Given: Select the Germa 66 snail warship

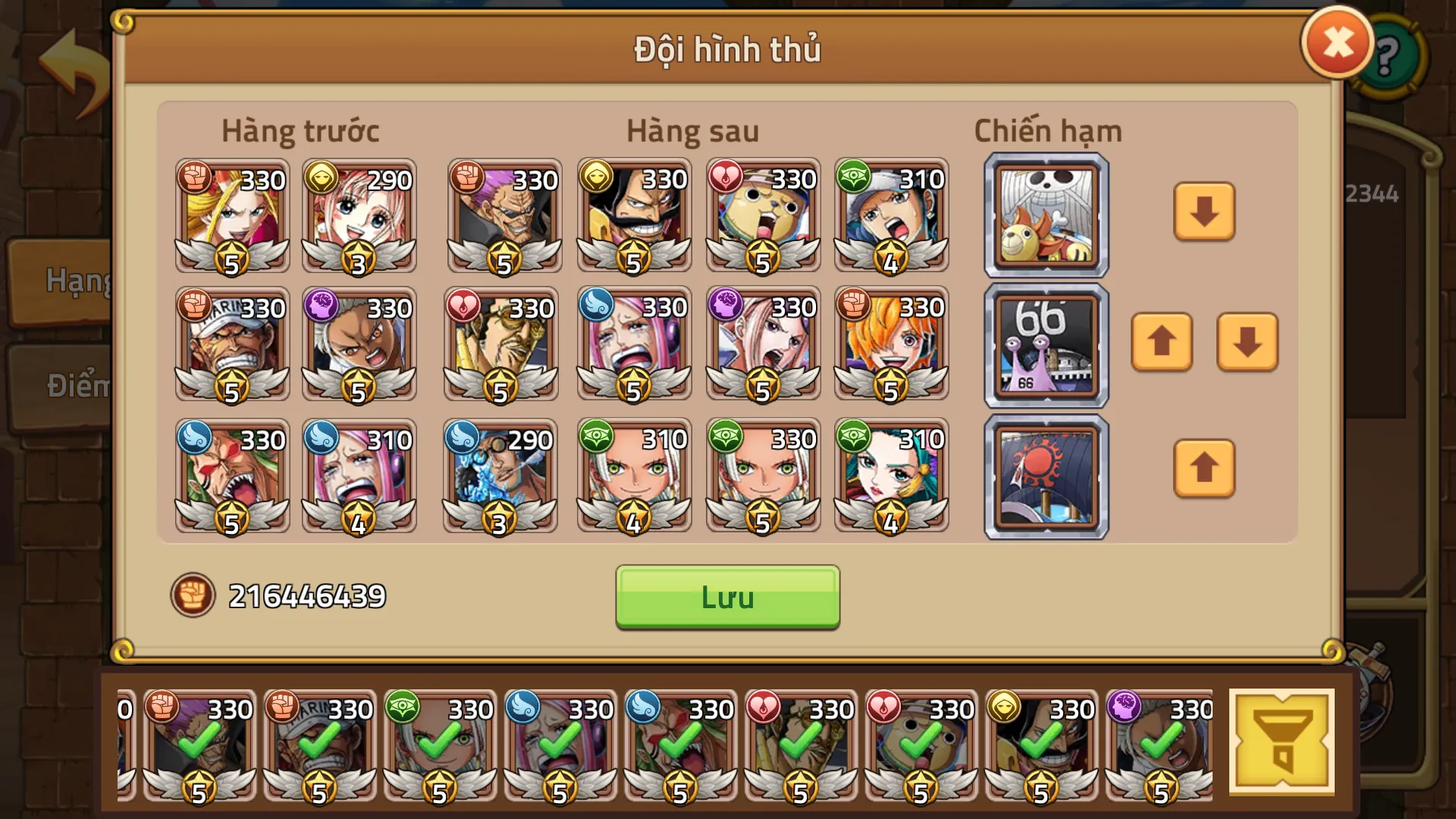Looking at the screenshot, I should pos(1044,345).
